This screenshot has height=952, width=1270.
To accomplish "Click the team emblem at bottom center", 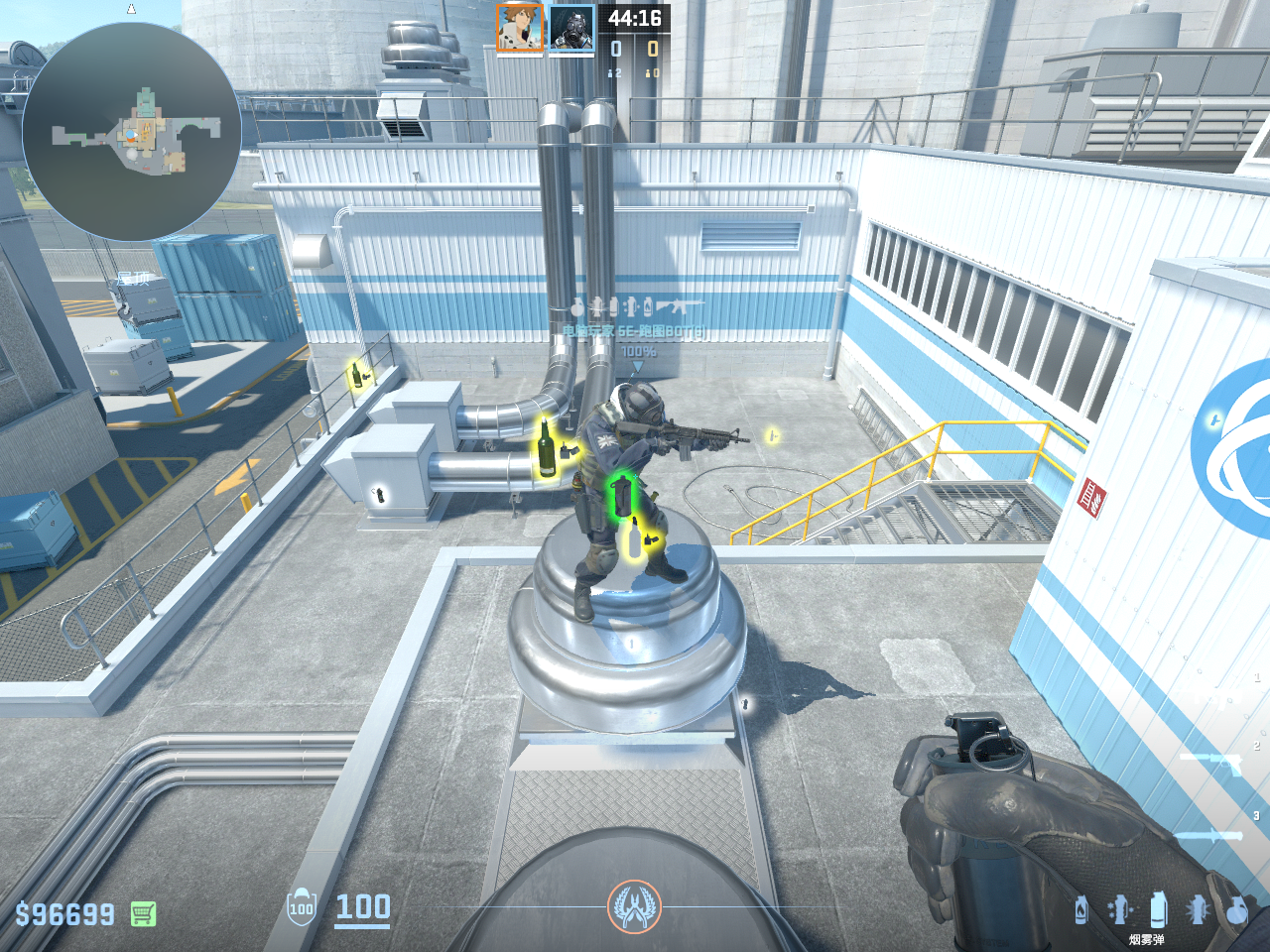I will (634, 906).
